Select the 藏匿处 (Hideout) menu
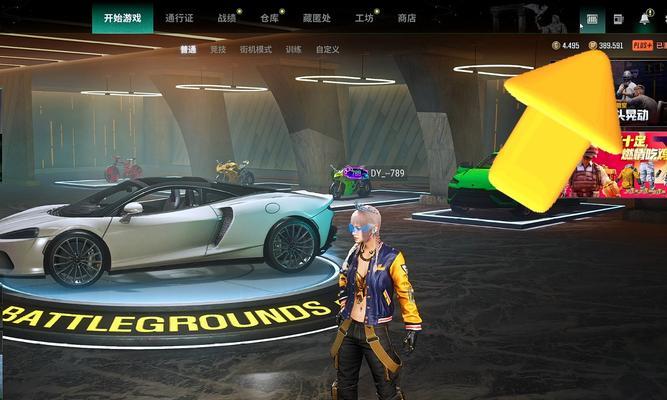This screenshot has width=667, height=400. pyautogui.click(x=316, y=18)
